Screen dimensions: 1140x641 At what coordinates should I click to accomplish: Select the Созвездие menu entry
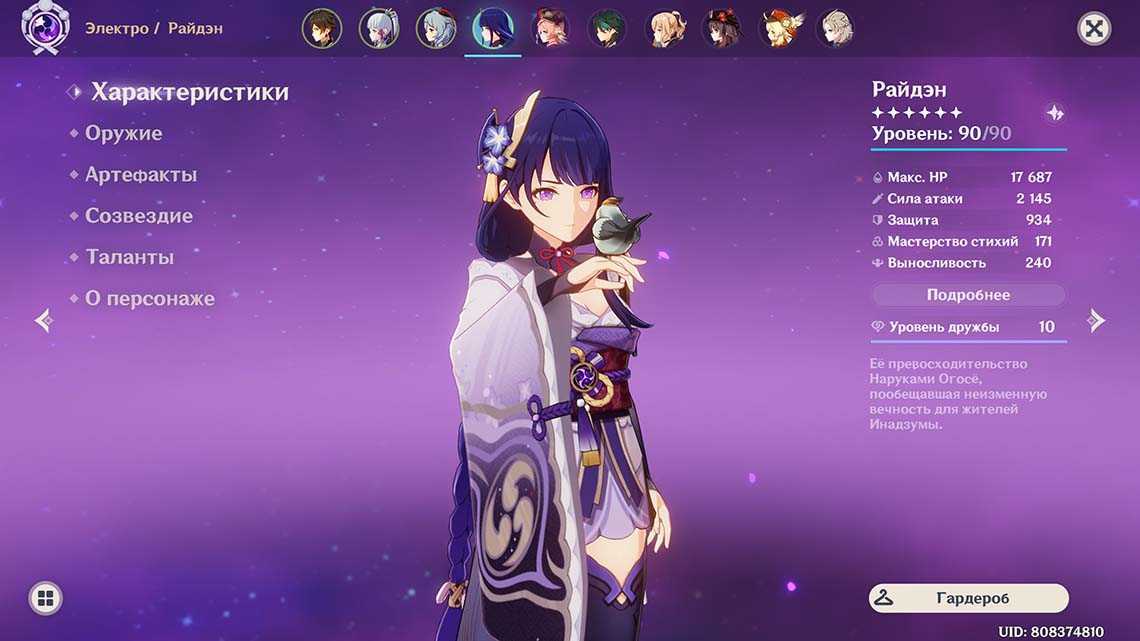(138, 215)
